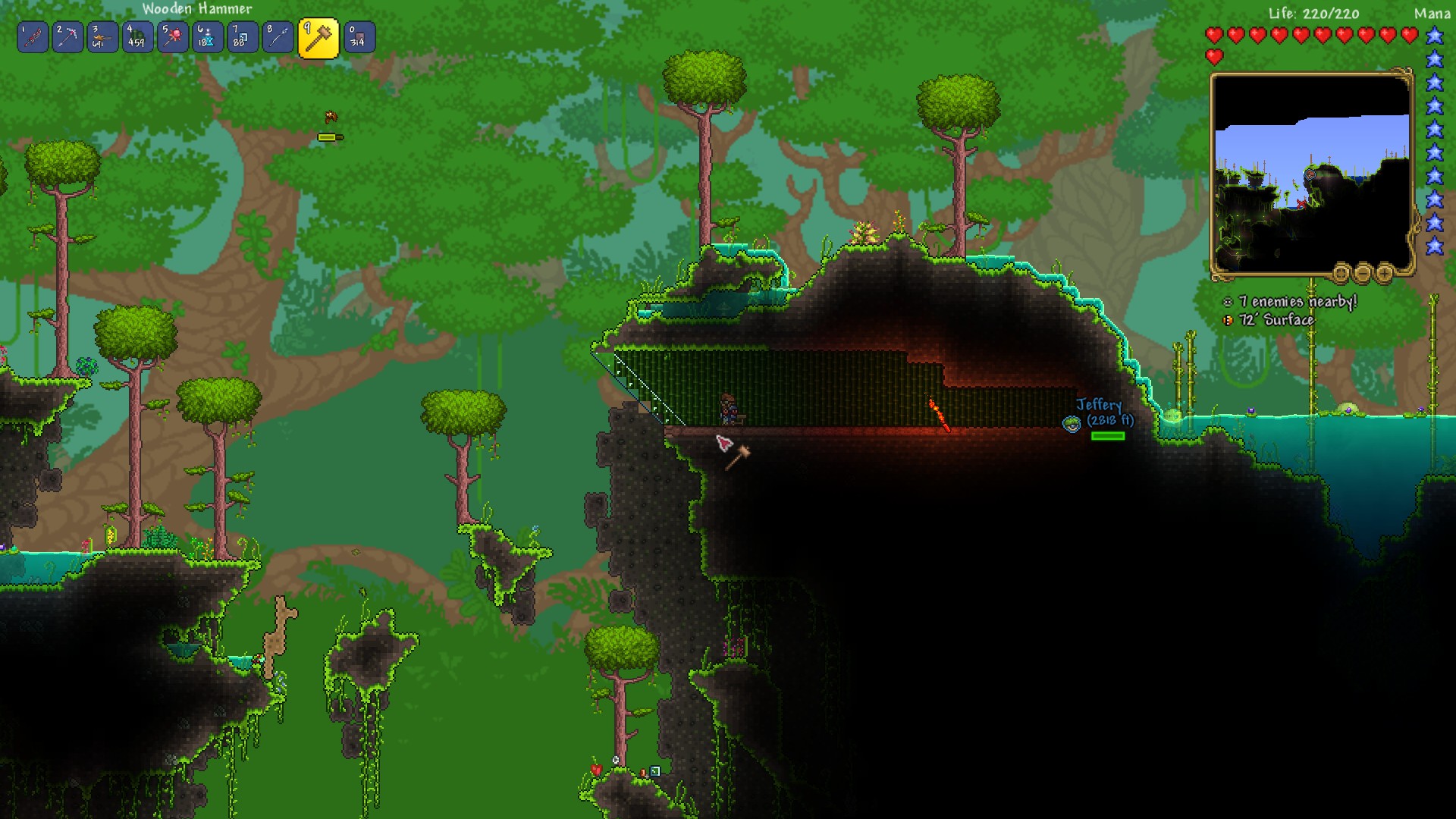Screen dimensions: 1456x819
Task: Select the blocks in hotbar slot 0
Action: 357,36
